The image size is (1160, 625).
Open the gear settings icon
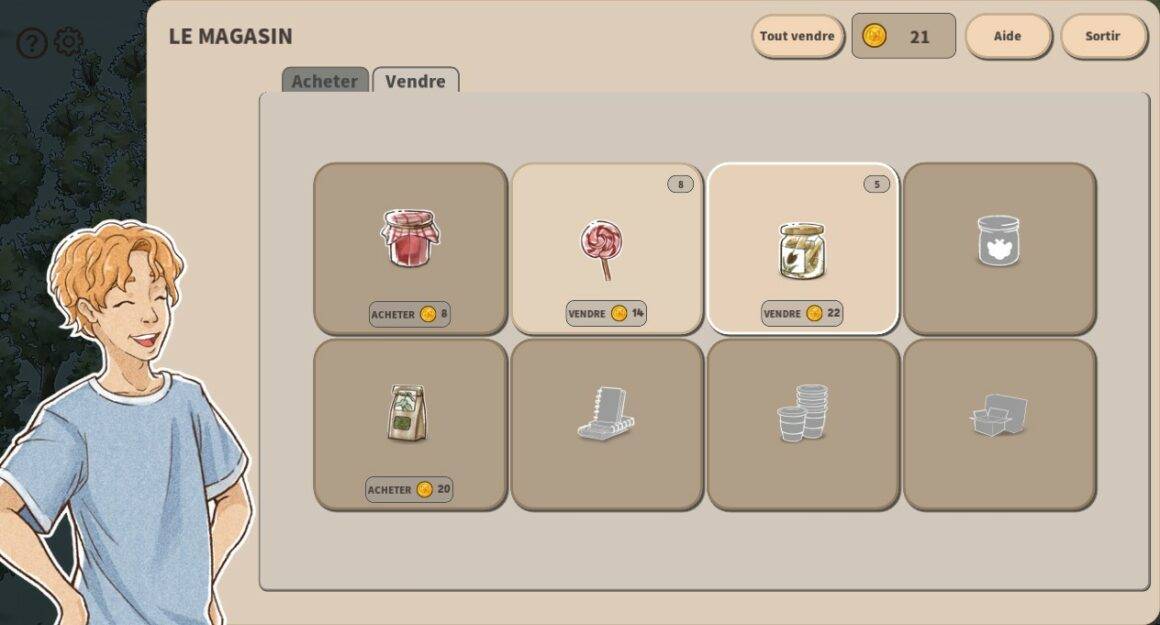(x=68, y=42)
